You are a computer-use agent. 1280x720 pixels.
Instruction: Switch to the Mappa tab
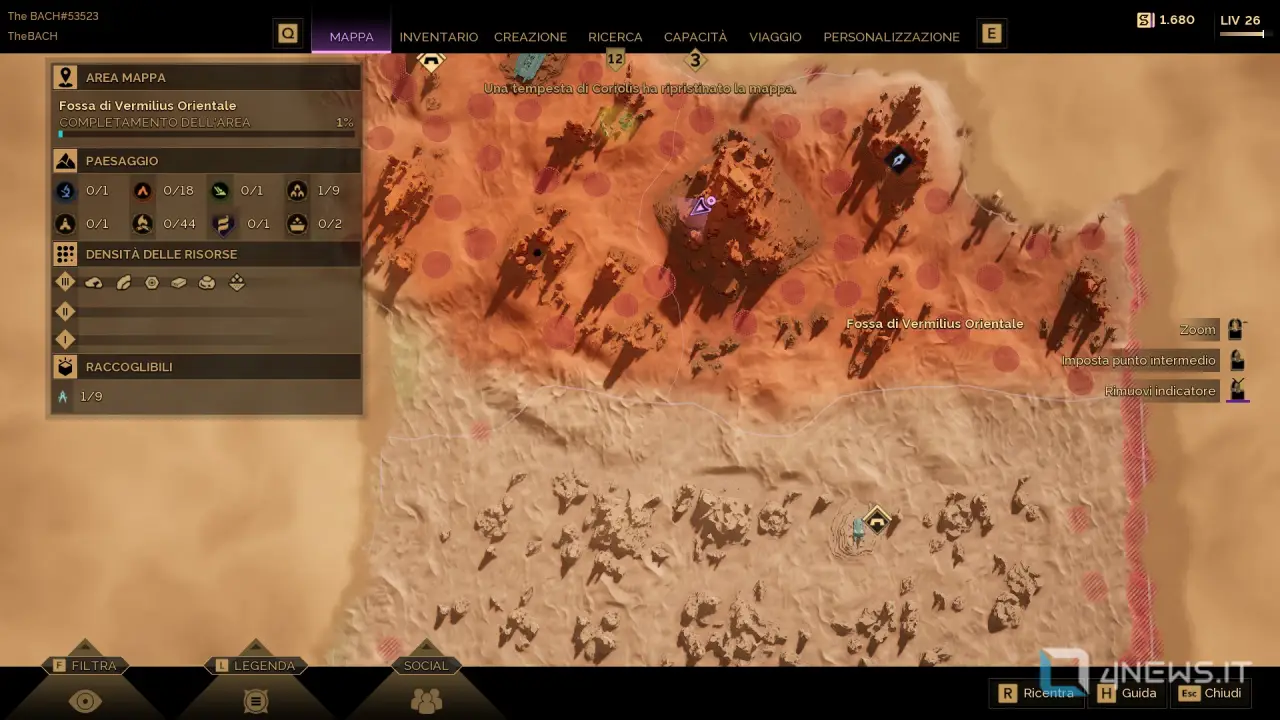(x=351, y=37)
